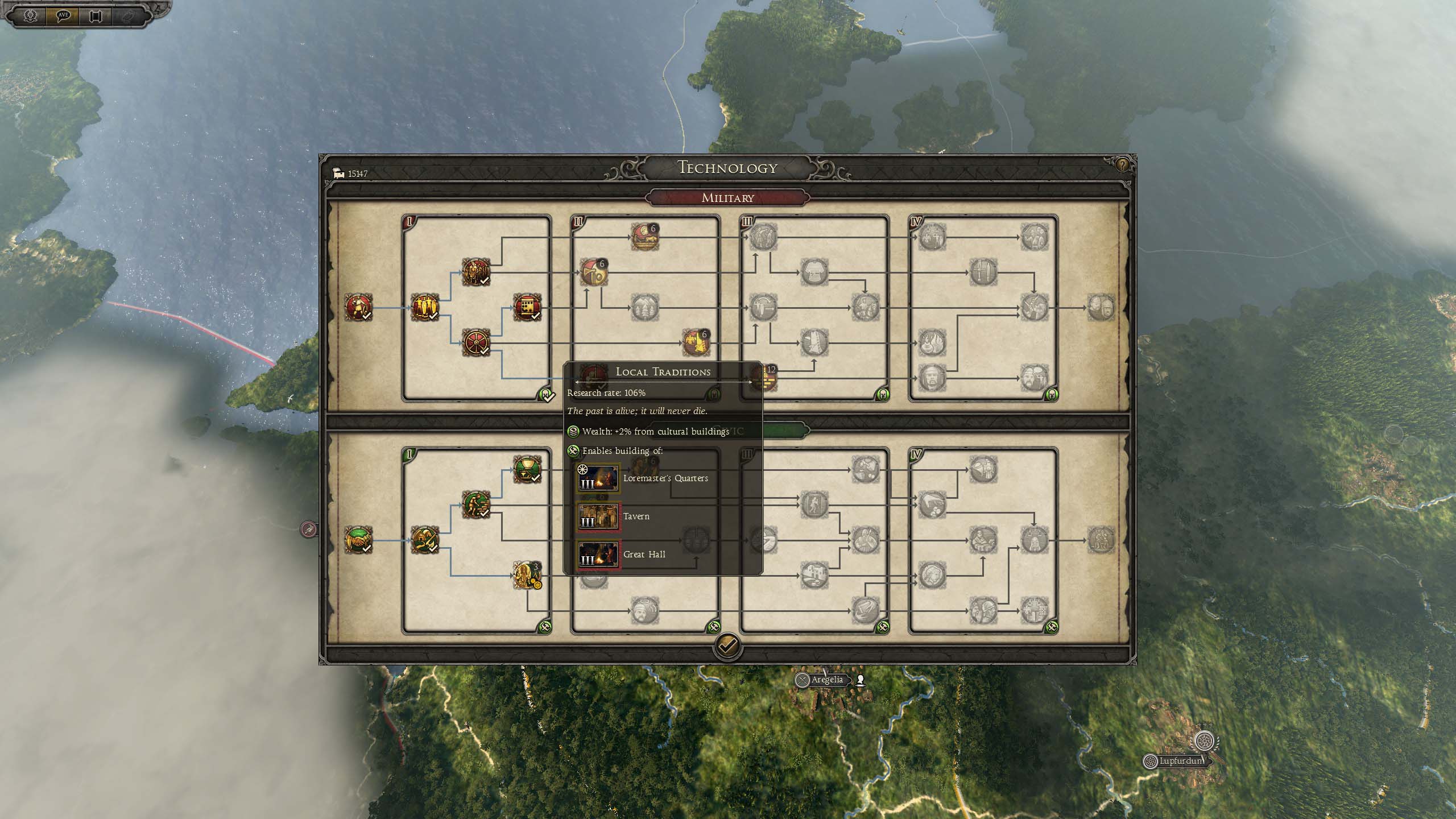Select the dotted scroll military technology
The width and height of the screenshot is (1456, 819).
click(527, 308)
